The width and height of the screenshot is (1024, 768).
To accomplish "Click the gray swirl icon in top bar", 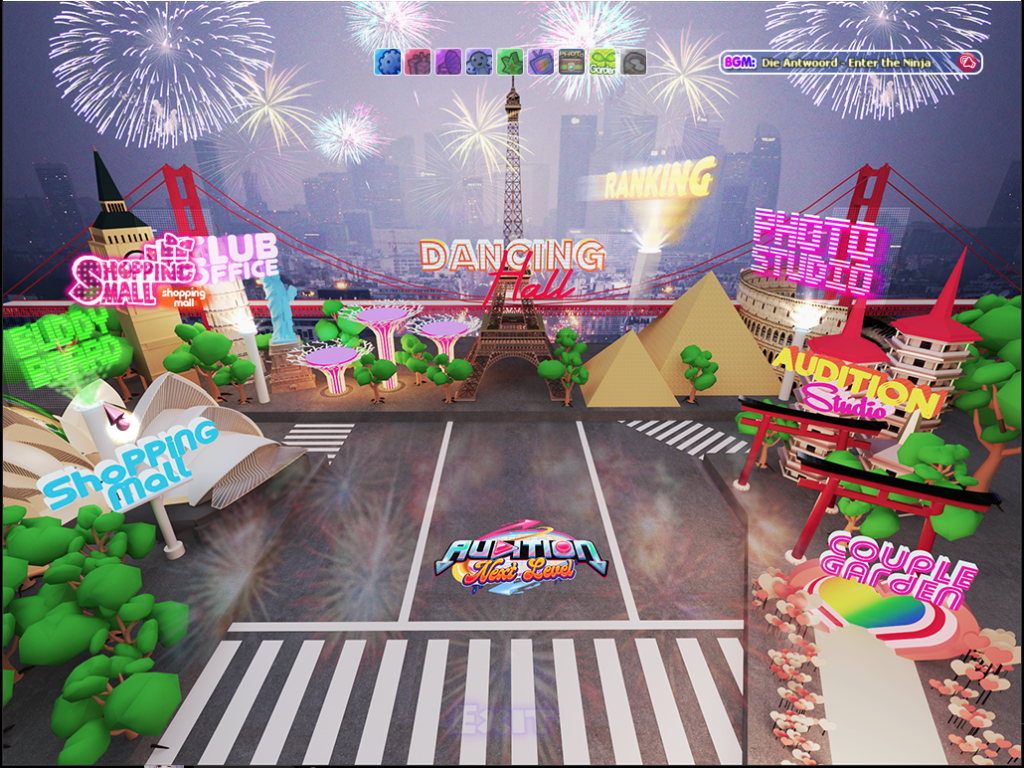I will pos(633,62).
